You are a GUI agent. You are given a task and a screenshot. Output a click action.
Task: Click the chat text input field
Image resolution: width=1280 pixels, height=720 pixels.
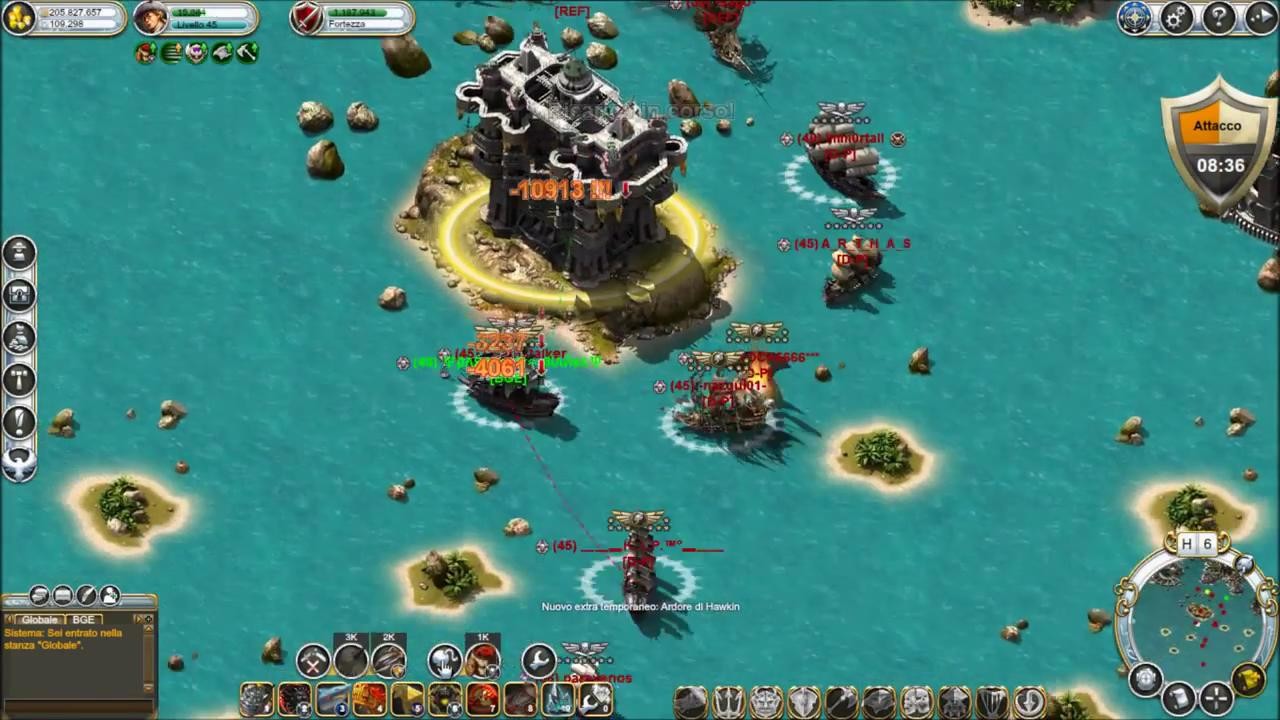(x=75, y=706)
